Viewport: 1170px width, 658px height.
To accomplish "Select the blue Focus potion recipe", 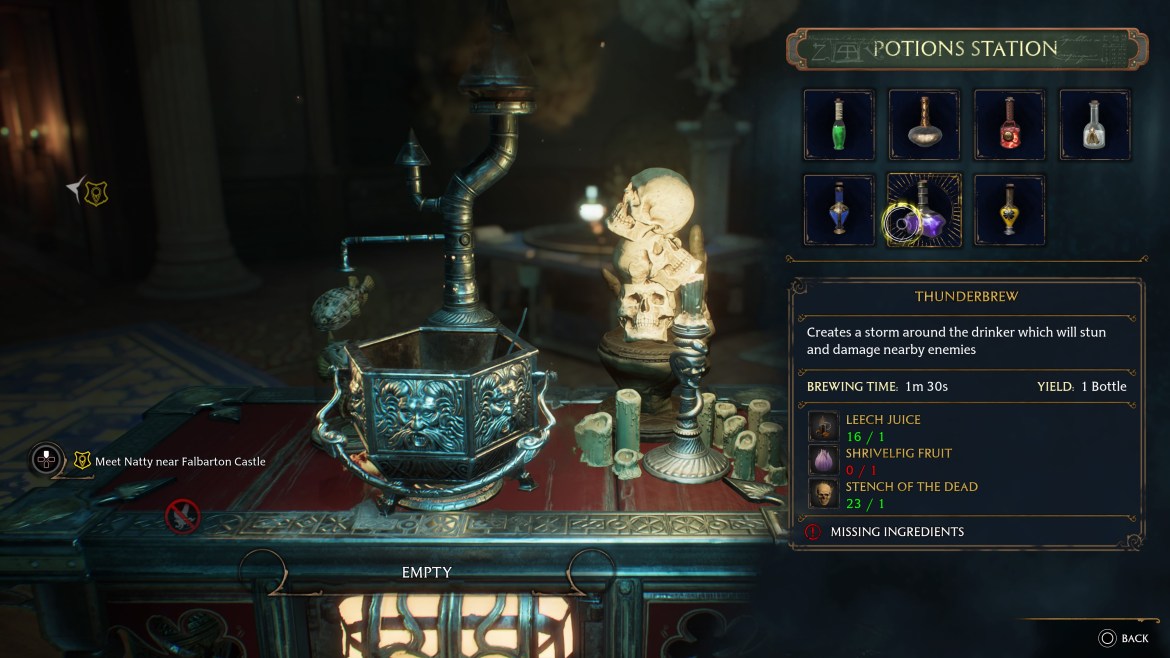I will pyautogui.click(x=839, y=210).
